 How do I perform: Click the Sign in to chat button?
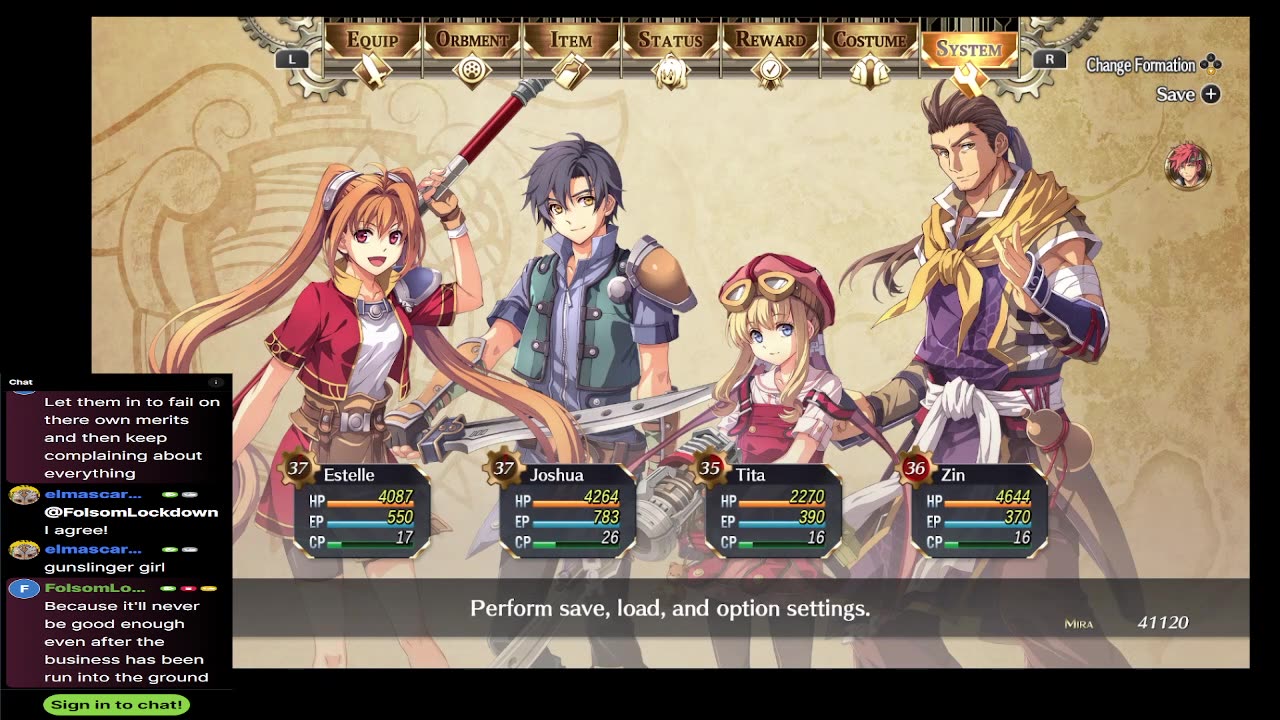point(117,704)
